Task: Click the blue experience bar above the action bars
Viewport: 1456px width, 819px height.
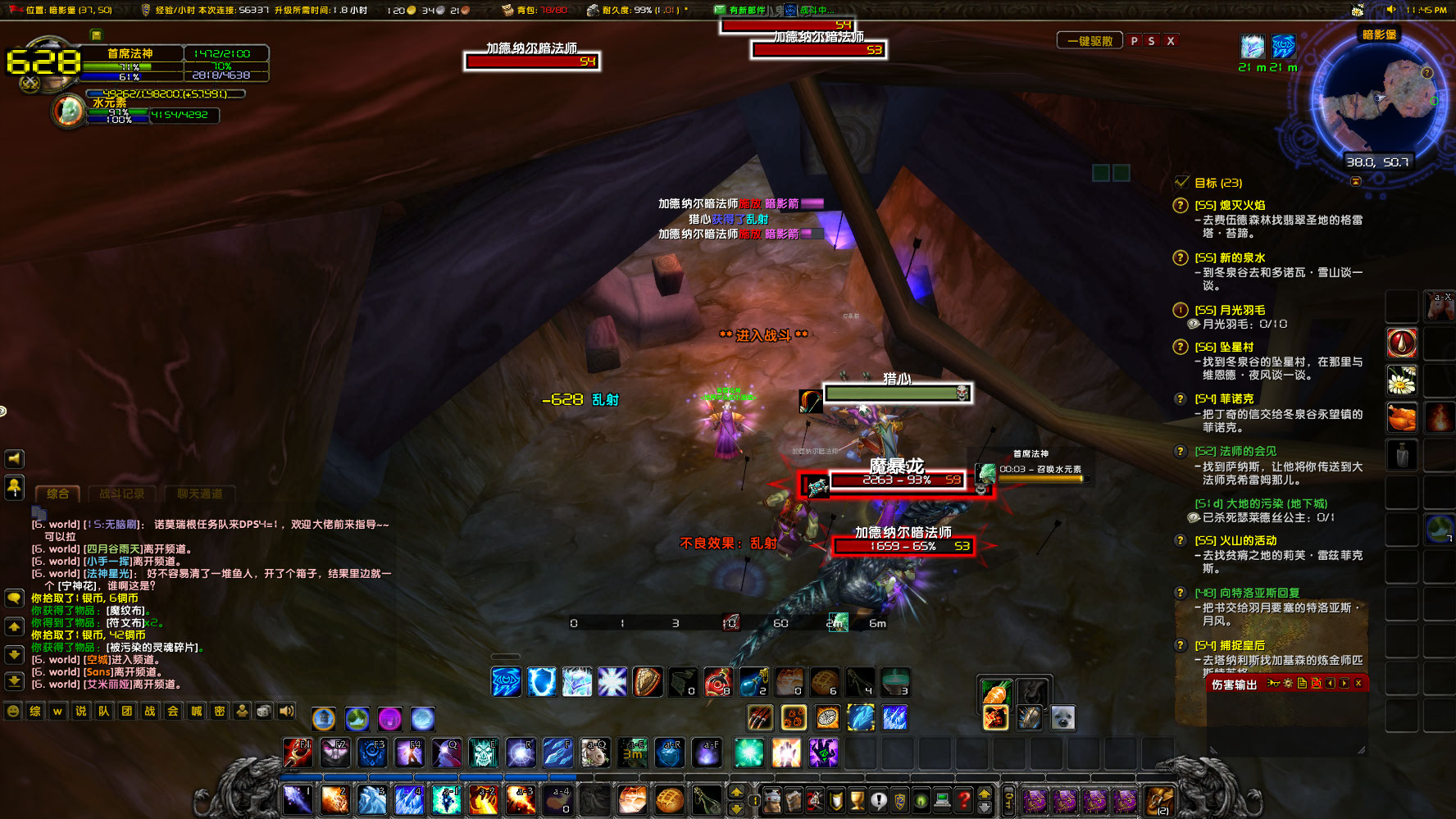Action: tap(410, 776)
